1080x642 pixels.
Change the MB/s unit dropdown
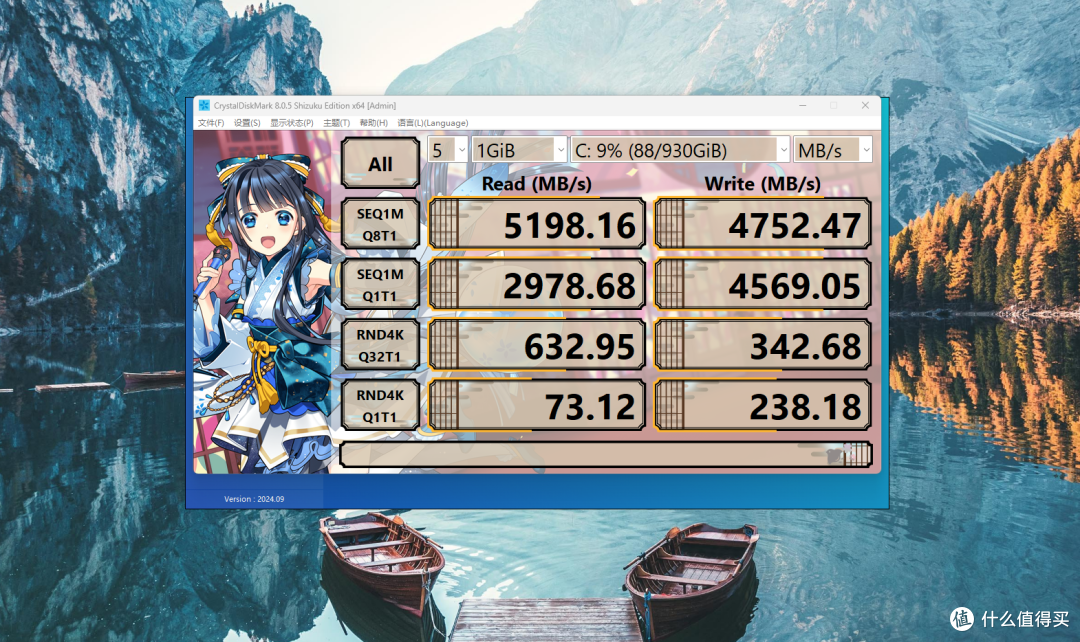(x=833, y=150)
